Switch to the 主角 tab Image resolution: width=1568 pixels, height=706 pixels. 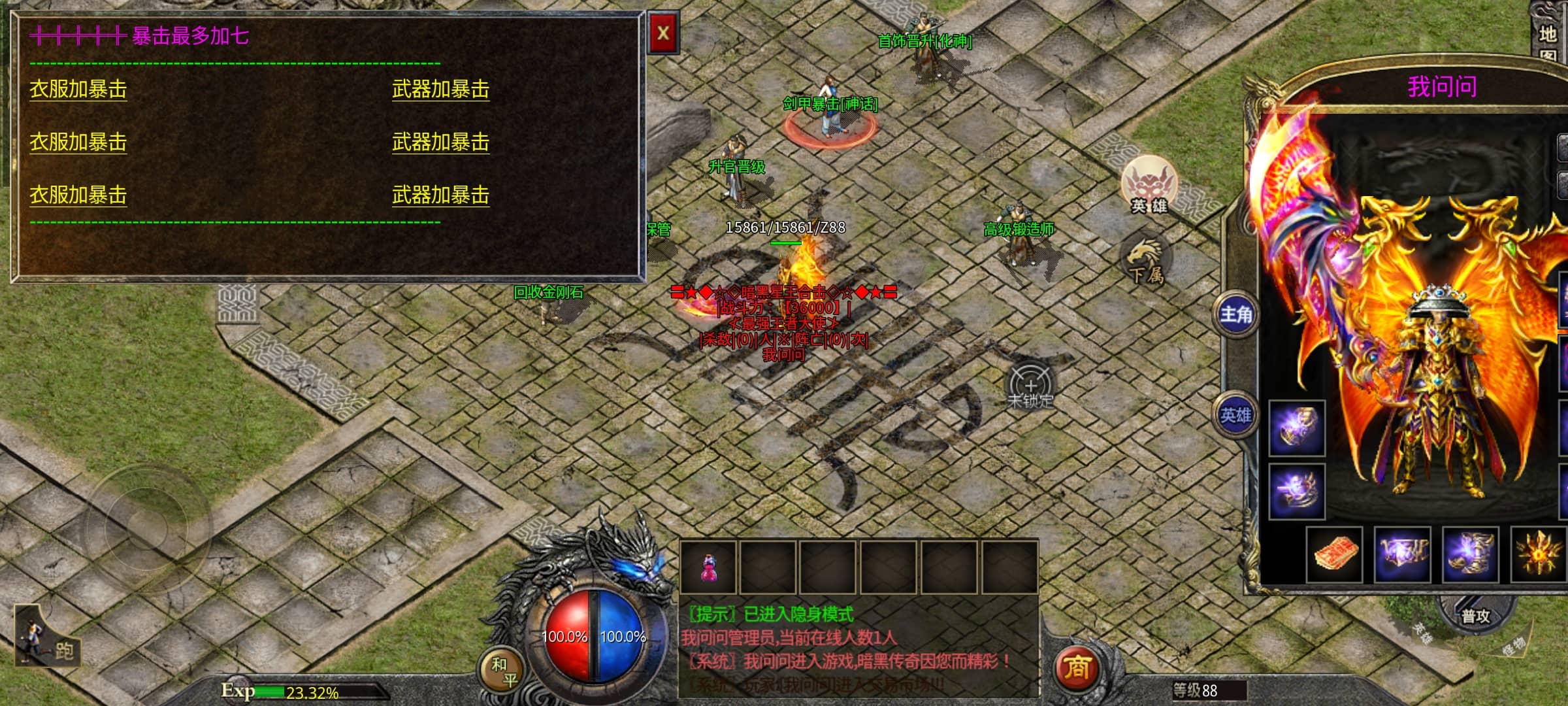1235,315
